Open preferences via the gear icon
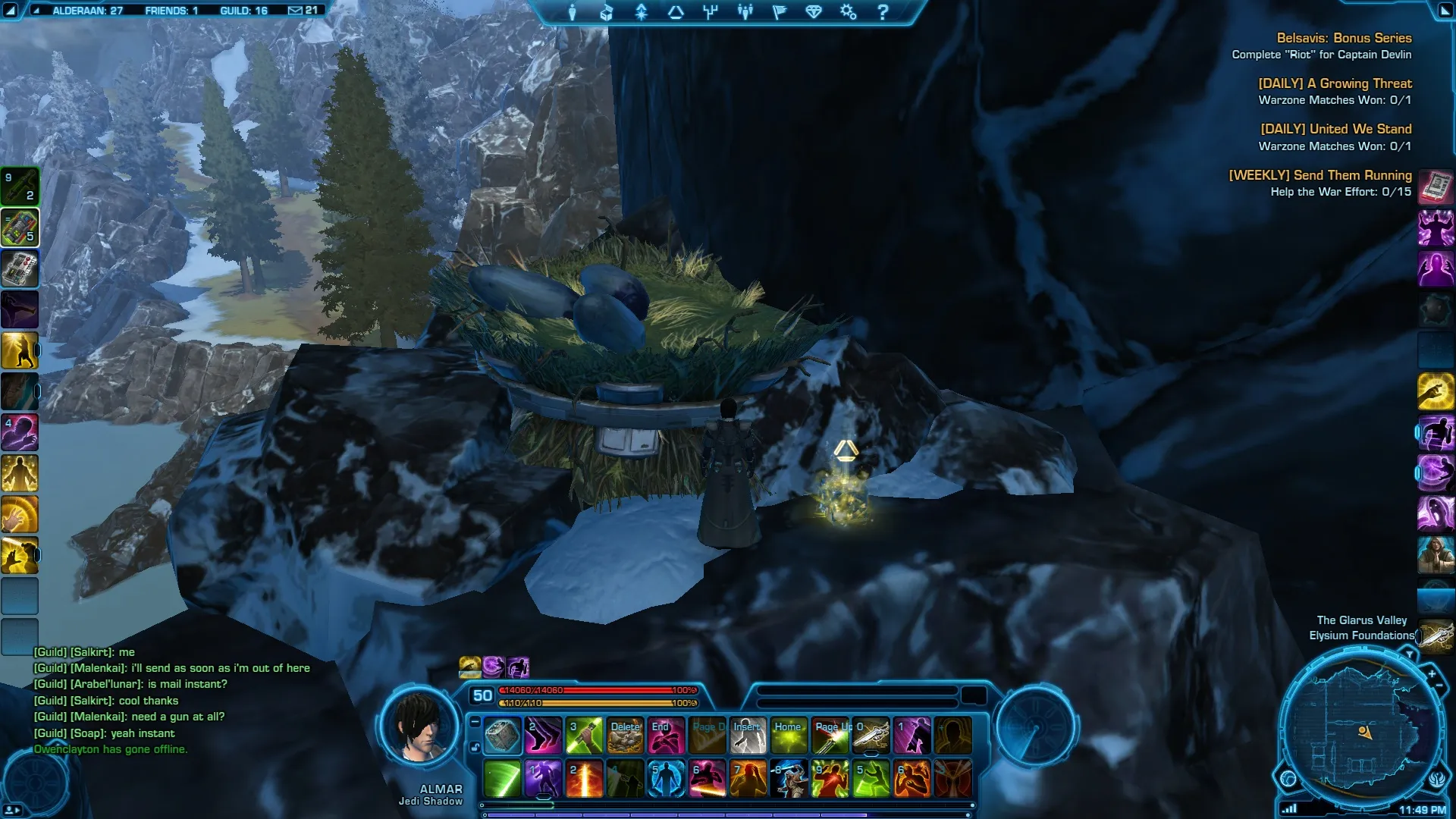 coord(848,12)
